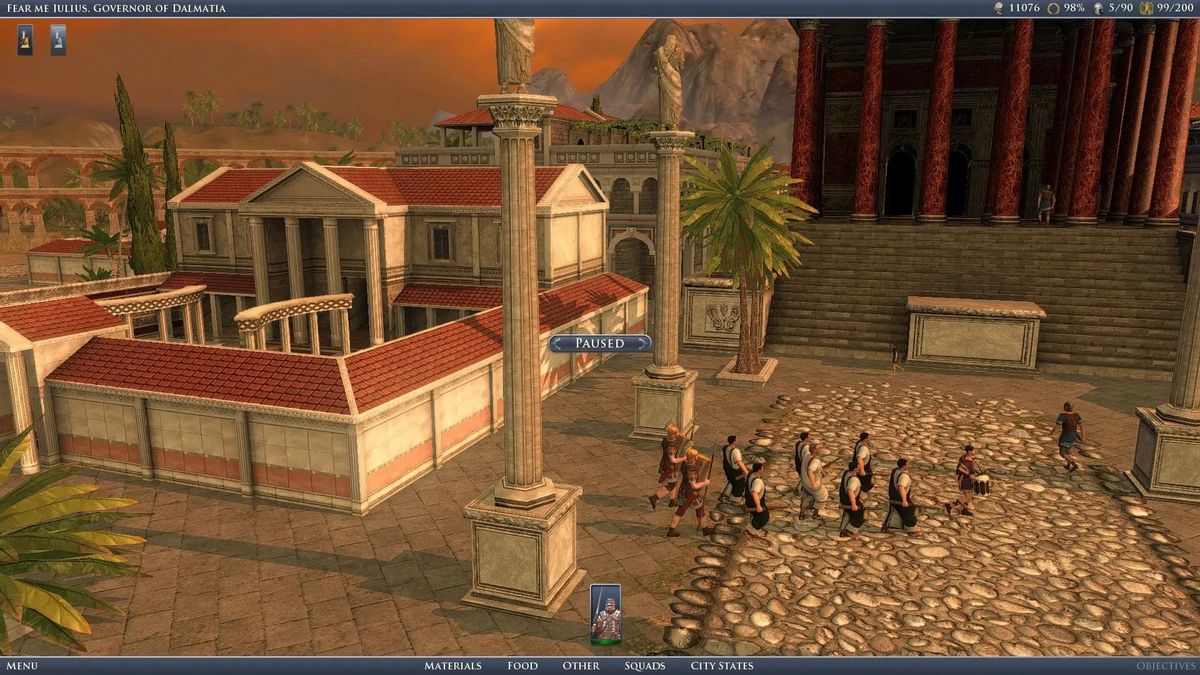This screenshot has height=675, width=1200.
Task: Open the Materials panel
Action: point(452,666)
